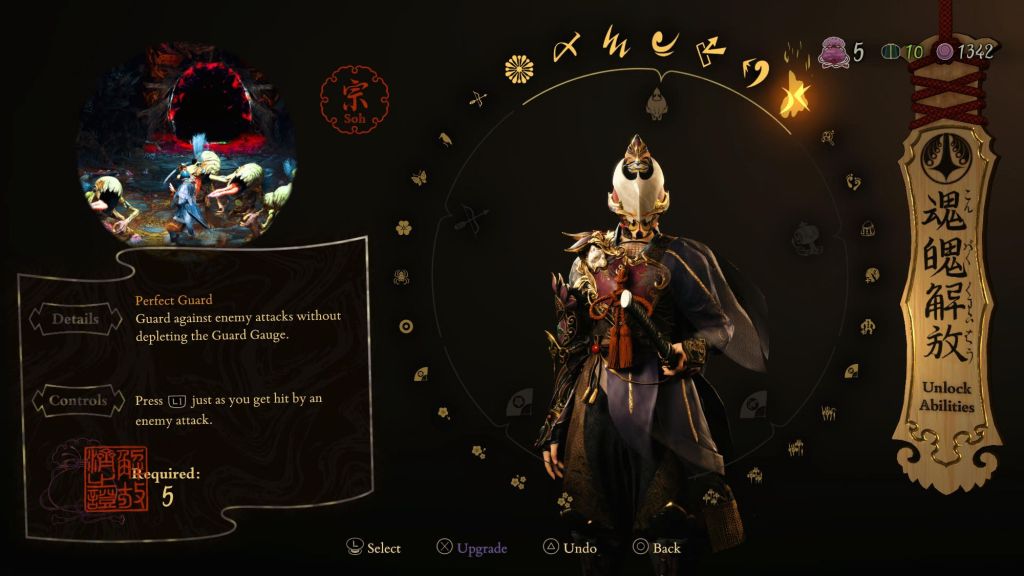
Task: Click the Soh character emblem
Action: coord(349,100)
